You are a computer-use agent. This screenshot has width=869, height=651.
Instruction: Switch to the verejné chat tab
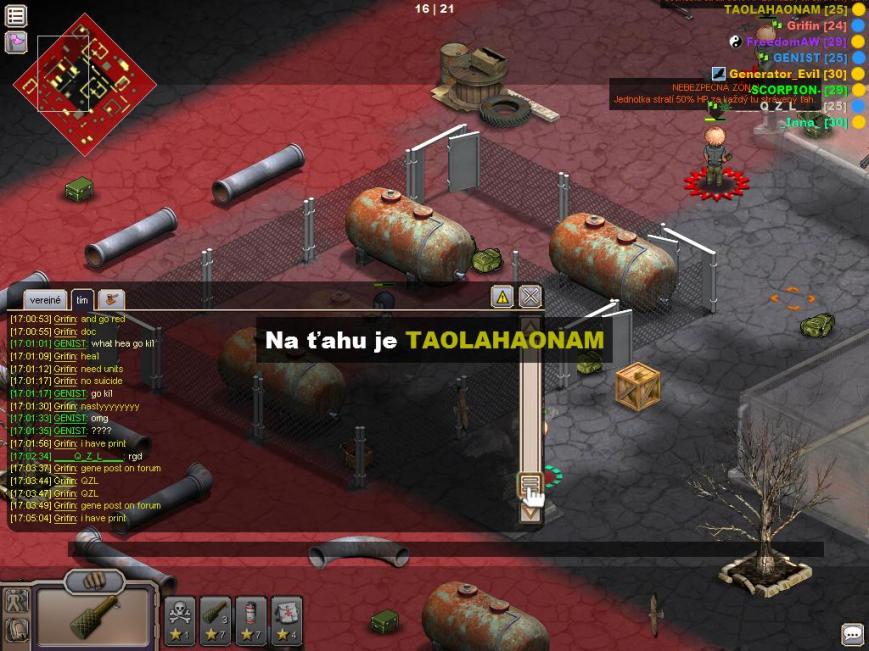46,299
